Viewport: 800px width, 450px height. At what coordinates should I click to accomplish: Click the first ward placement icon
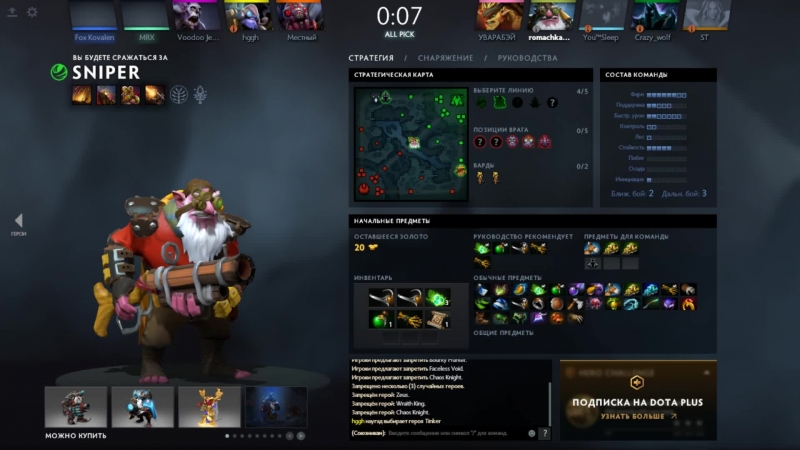(480, 177)
